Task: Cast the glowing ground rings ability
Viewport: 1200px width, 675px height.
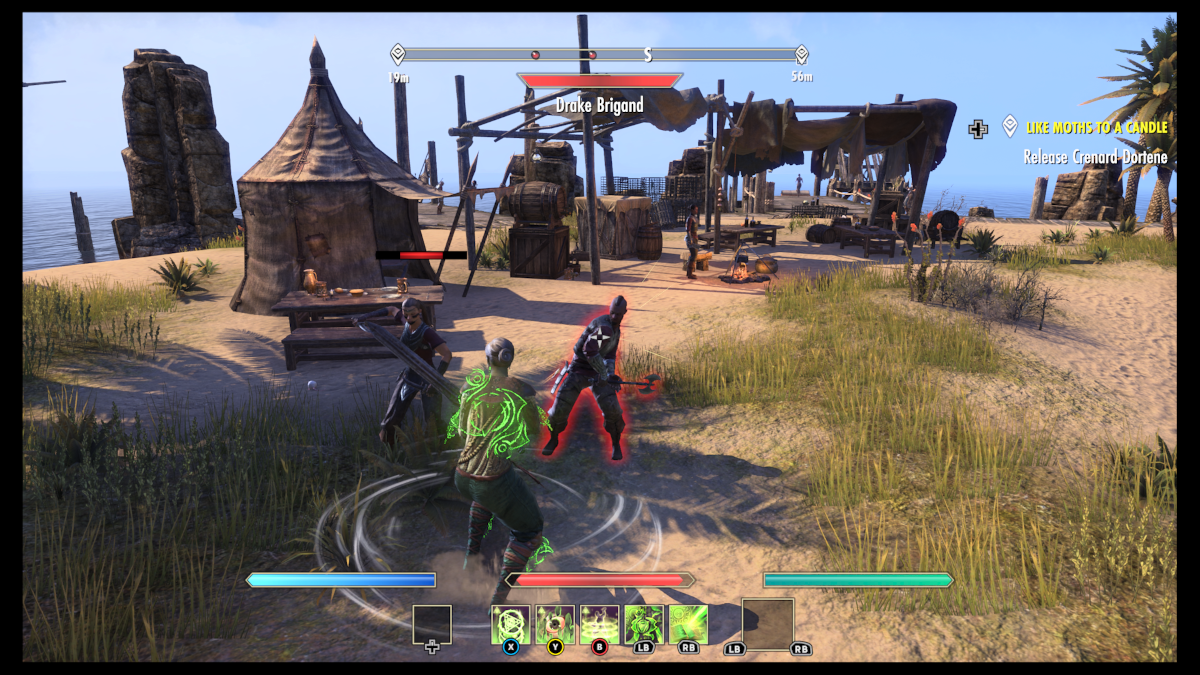Action: click(x=600, y=624)
